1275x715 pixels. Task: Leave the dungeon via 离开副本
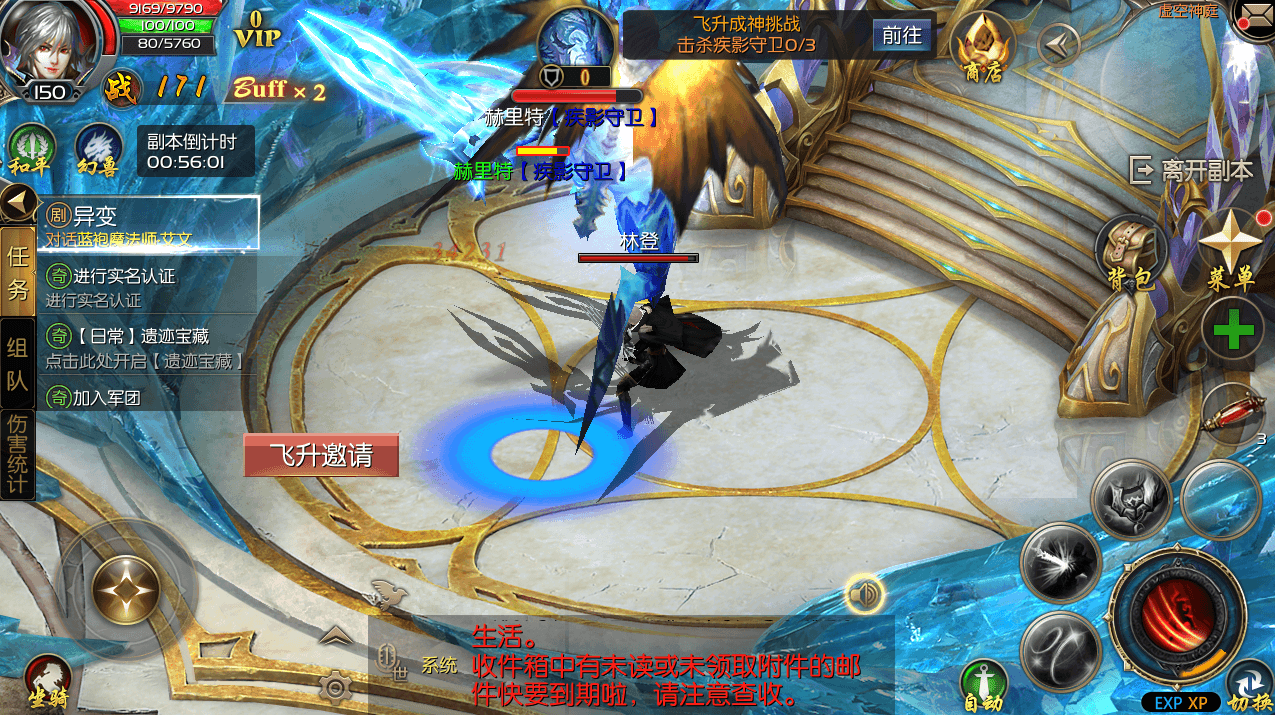1192,171
